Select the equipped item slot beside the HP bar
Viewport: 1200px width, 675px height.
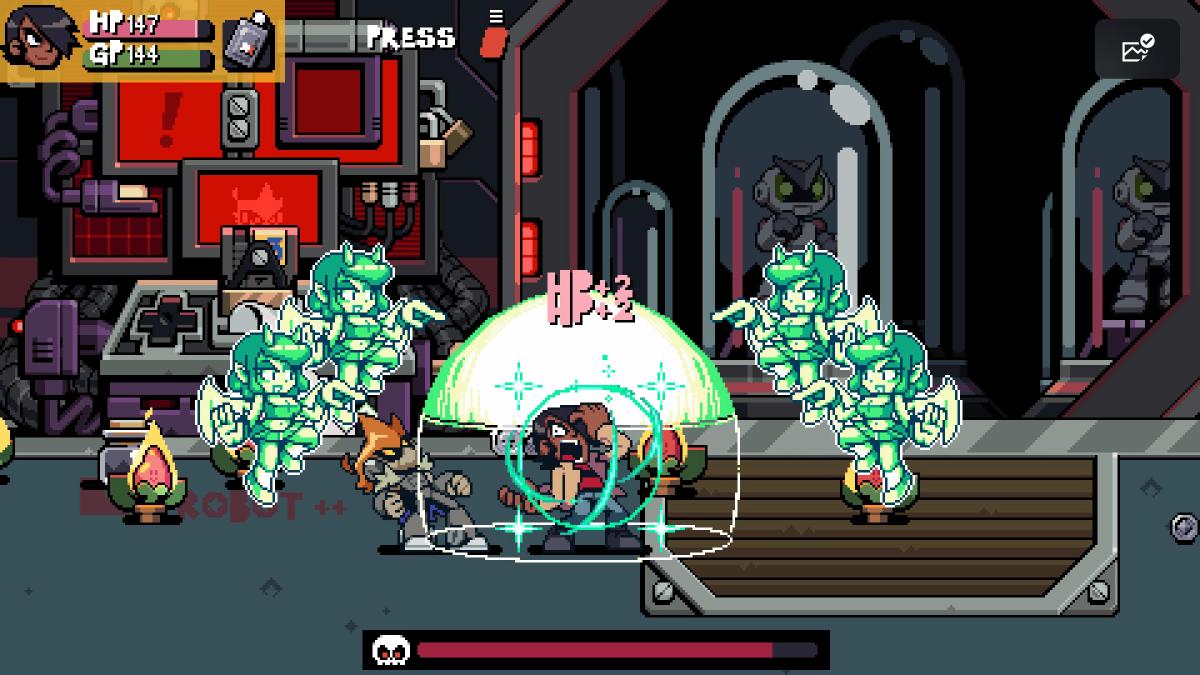[x=248, y=42]
